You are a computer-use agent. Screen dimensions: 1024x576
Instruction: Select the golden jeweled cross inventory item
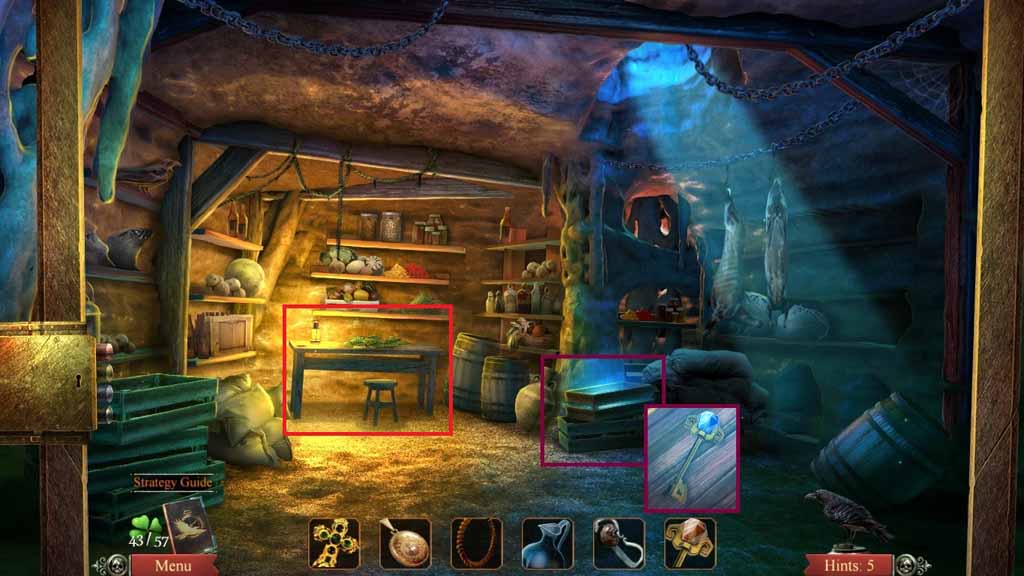[333, 543]
